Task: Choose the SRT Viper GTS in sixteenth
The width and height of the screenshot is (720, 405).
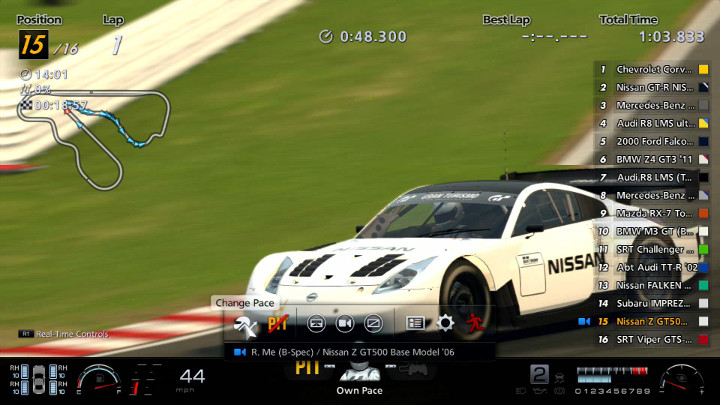Action: coord(654,339)
